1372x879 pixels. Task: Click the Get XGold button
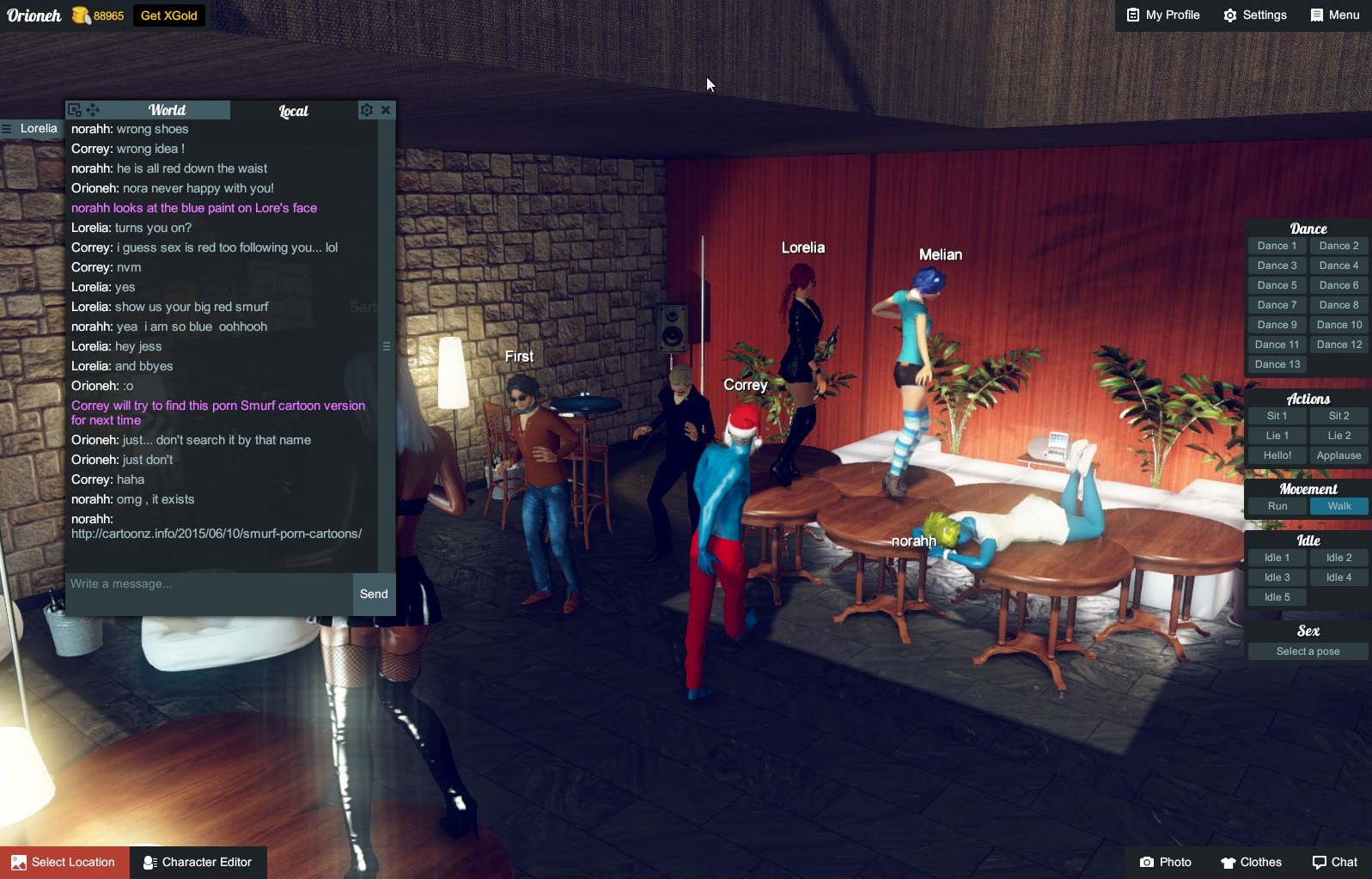tap(168, 15)
